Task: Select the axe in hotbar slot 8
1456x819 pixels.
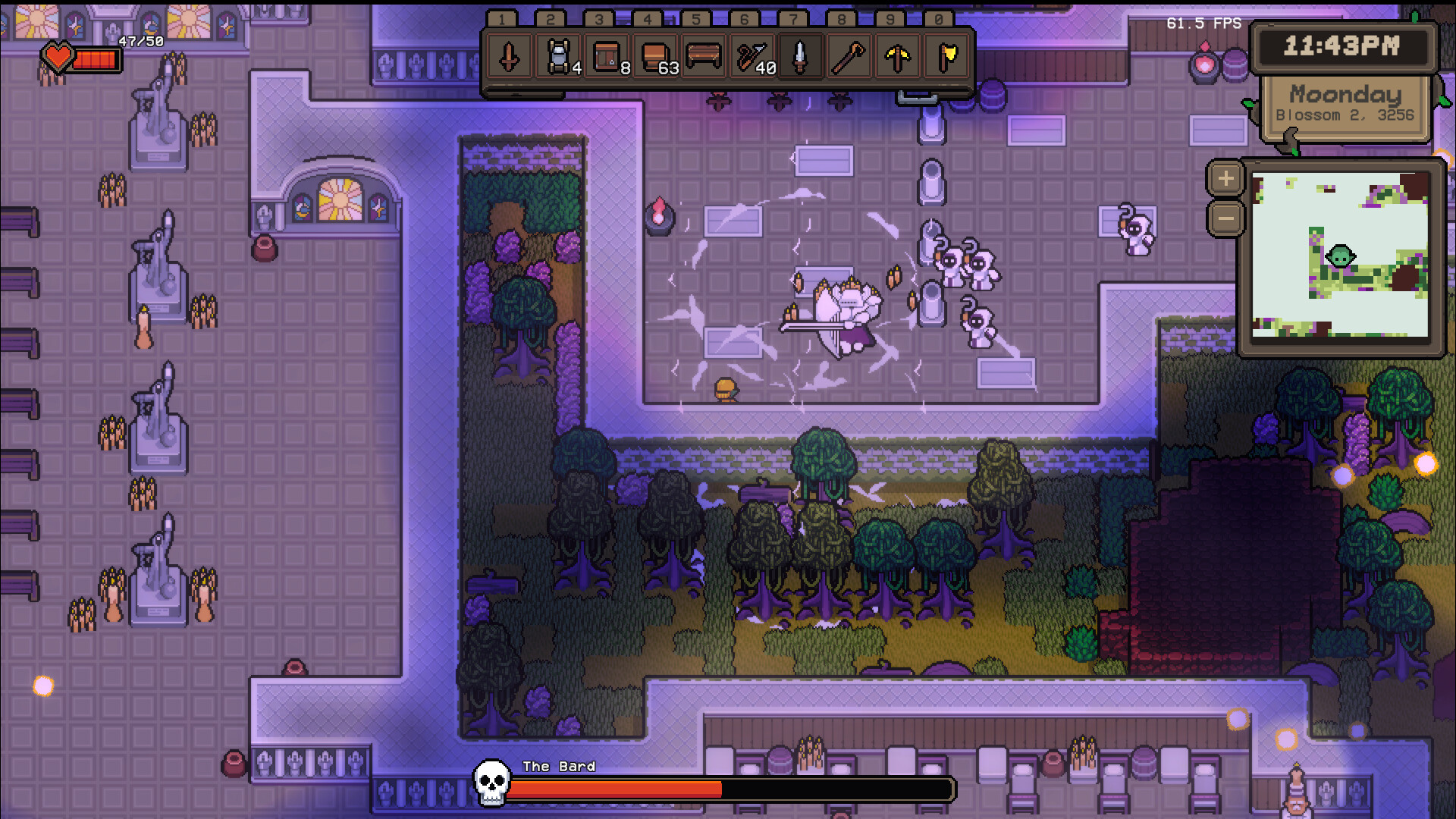Action: (x=847, y=58)
